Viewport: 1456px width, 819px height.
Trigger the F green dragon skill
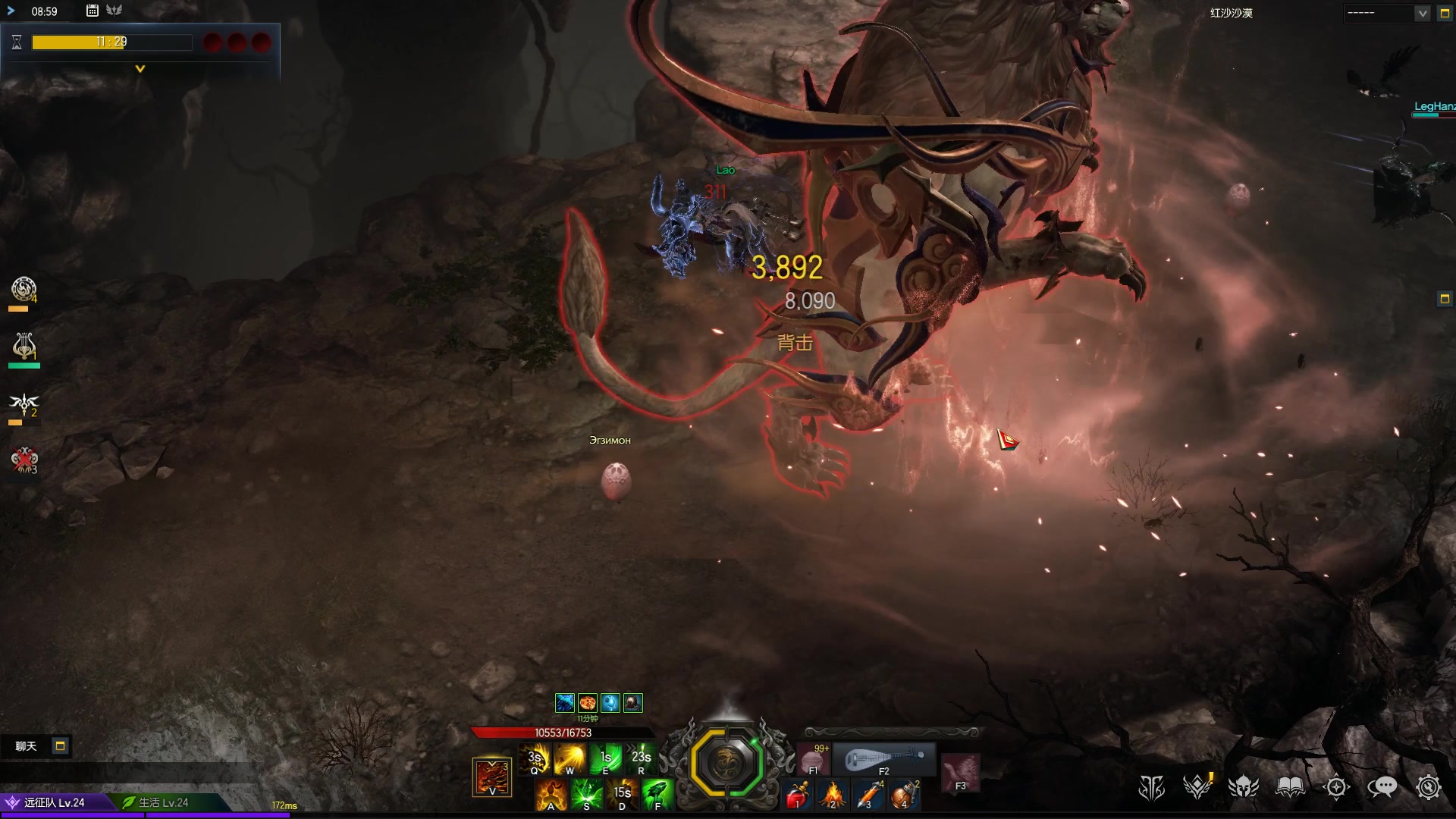(657, 795)
